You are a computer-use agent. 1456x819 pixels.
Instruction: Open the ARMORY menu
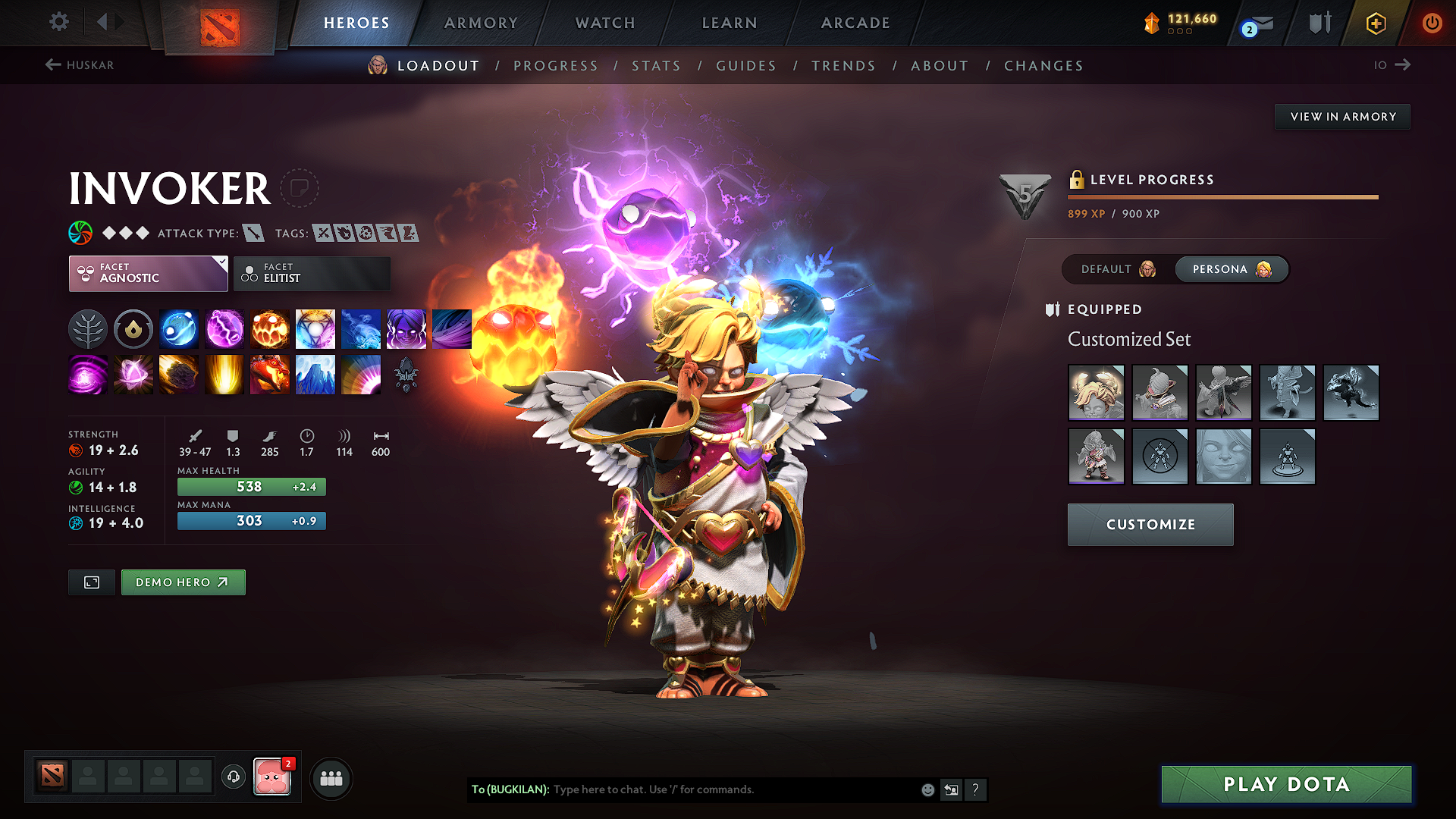pos(481,23)
